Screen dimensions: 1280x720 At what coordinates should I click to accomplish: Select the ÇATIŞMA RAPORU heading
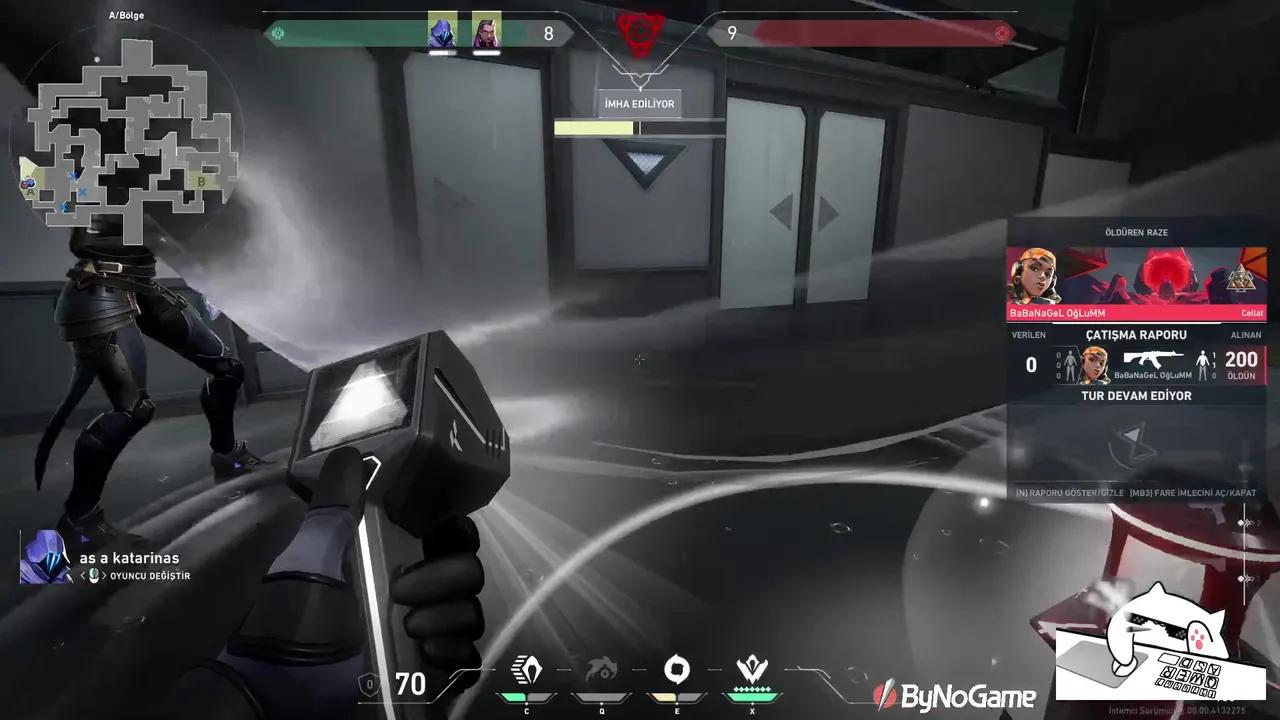pyautogui.click(x=1135, y=334)
